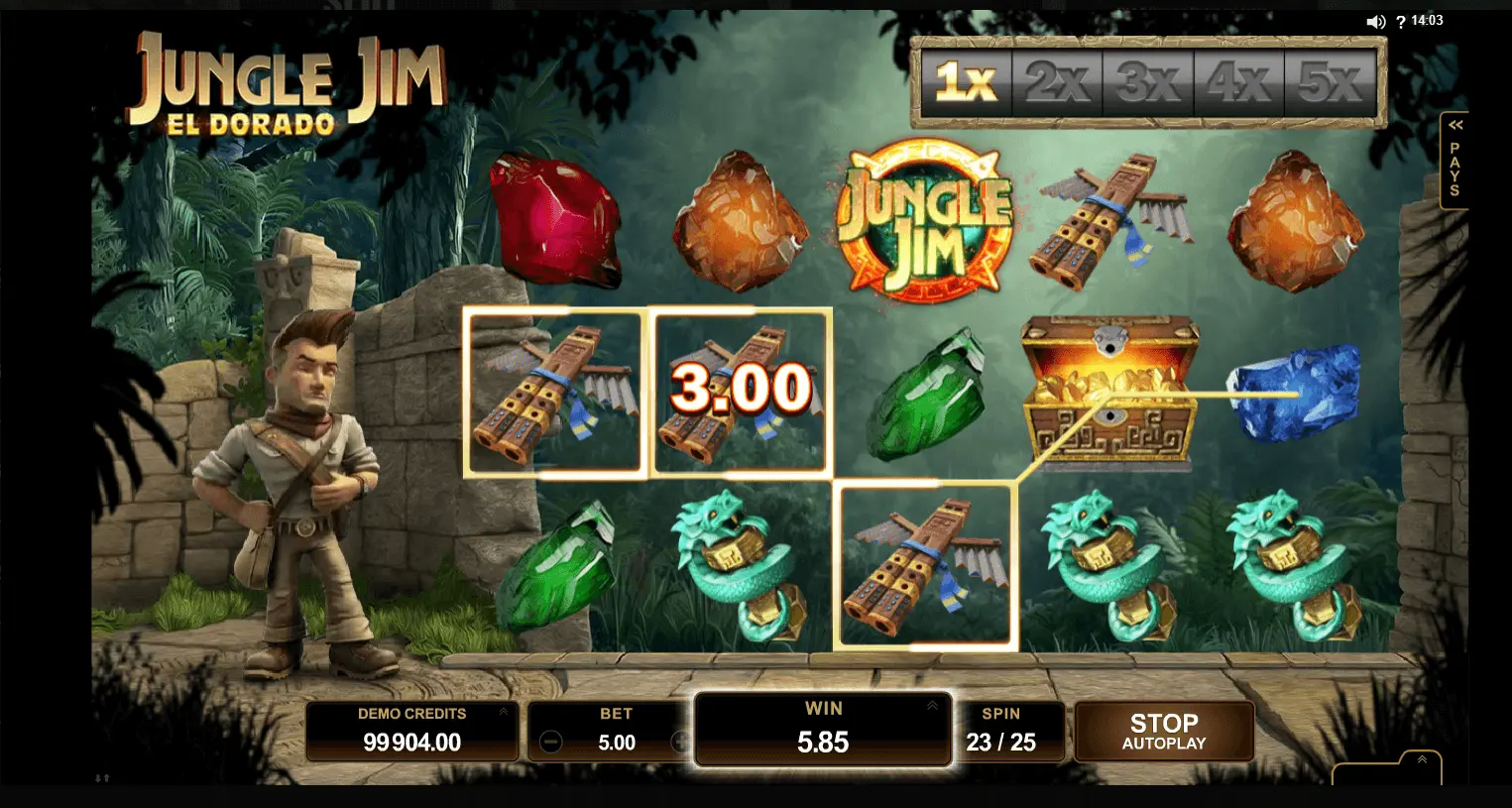
Task: Expand the Win panel arrow
Action: pyautogui.click(x=933, y=706)
